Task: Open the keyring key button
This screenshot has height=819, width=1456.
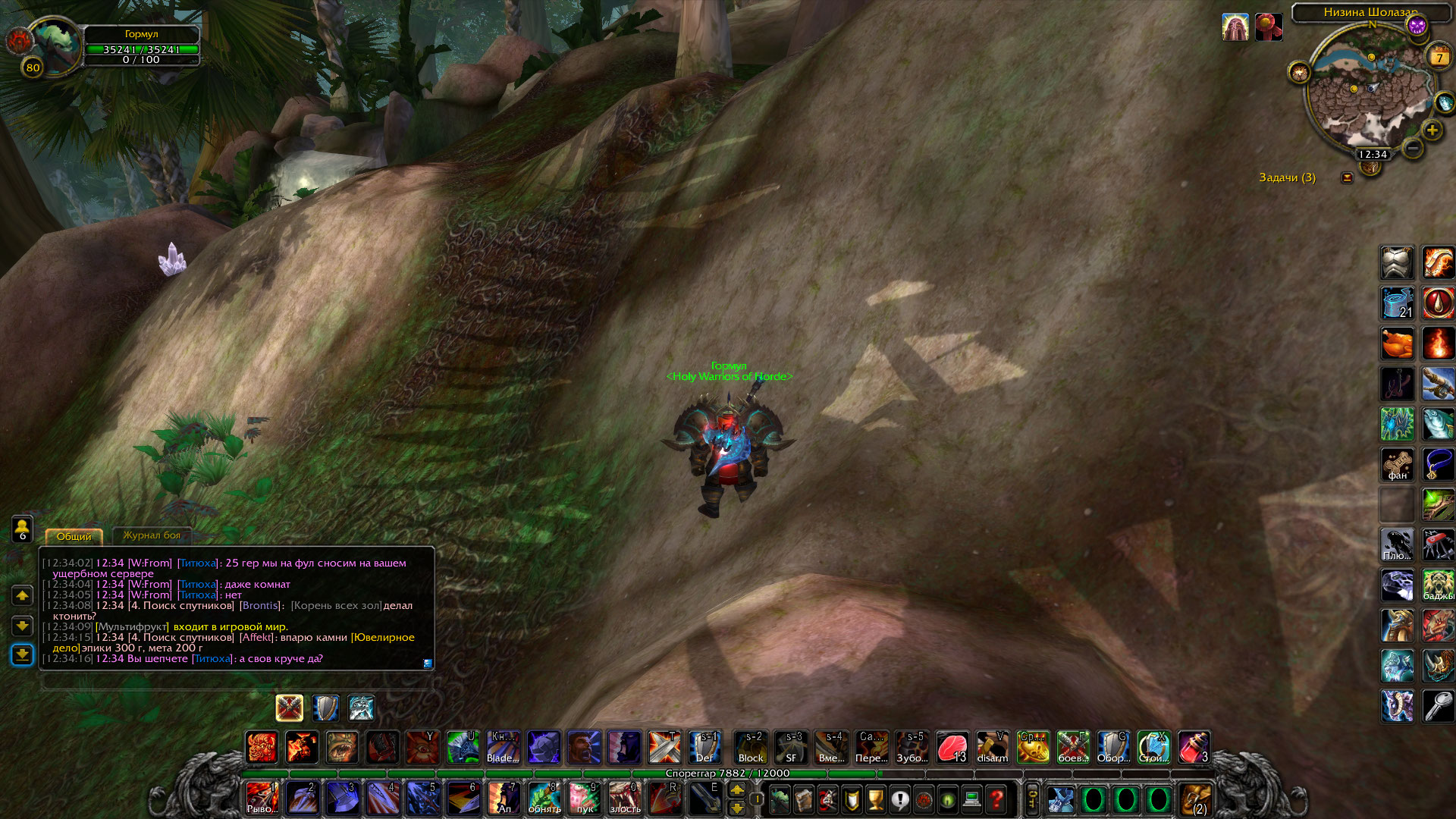Action: pyautogui.click(x=1033, y=799)
